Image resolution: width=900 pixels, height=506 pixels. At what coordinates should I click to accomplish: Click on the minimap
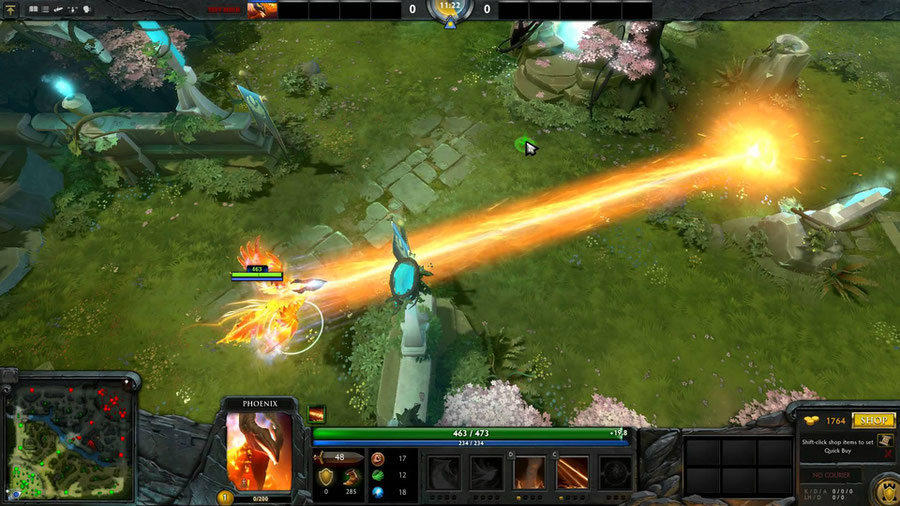(69, 441)
